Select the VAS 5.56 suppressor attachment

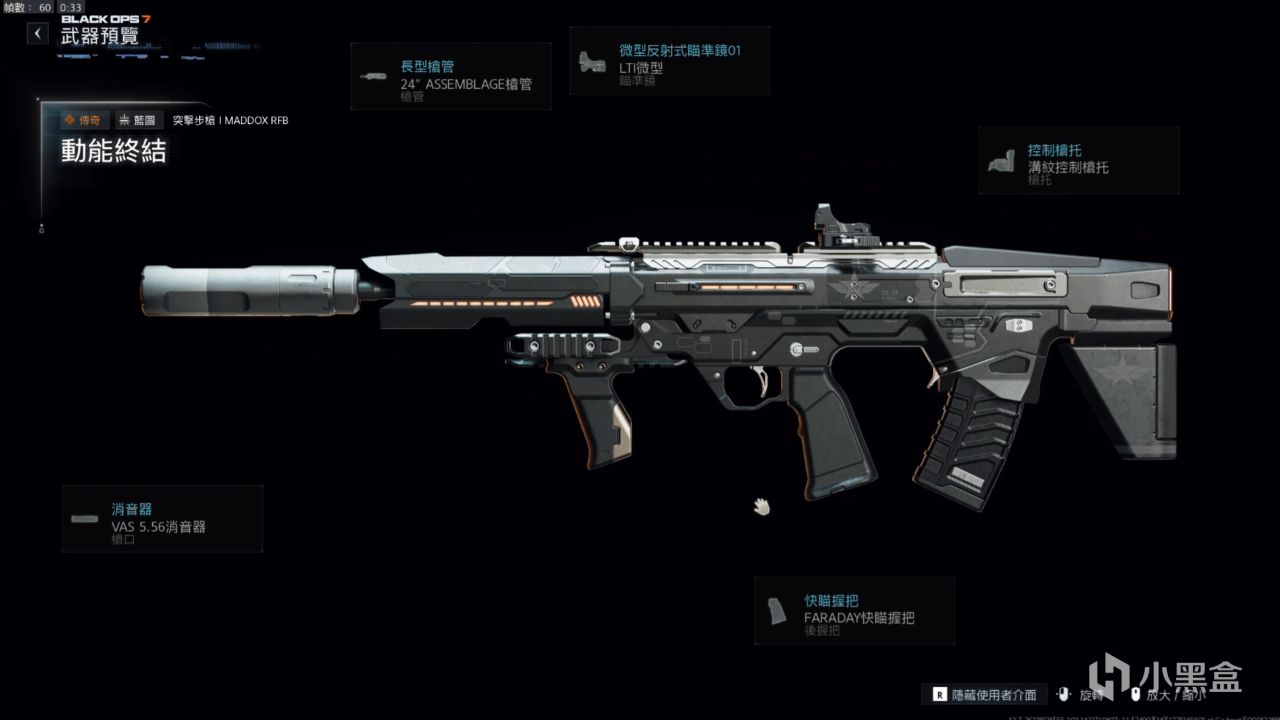click(x=162, y=518)
